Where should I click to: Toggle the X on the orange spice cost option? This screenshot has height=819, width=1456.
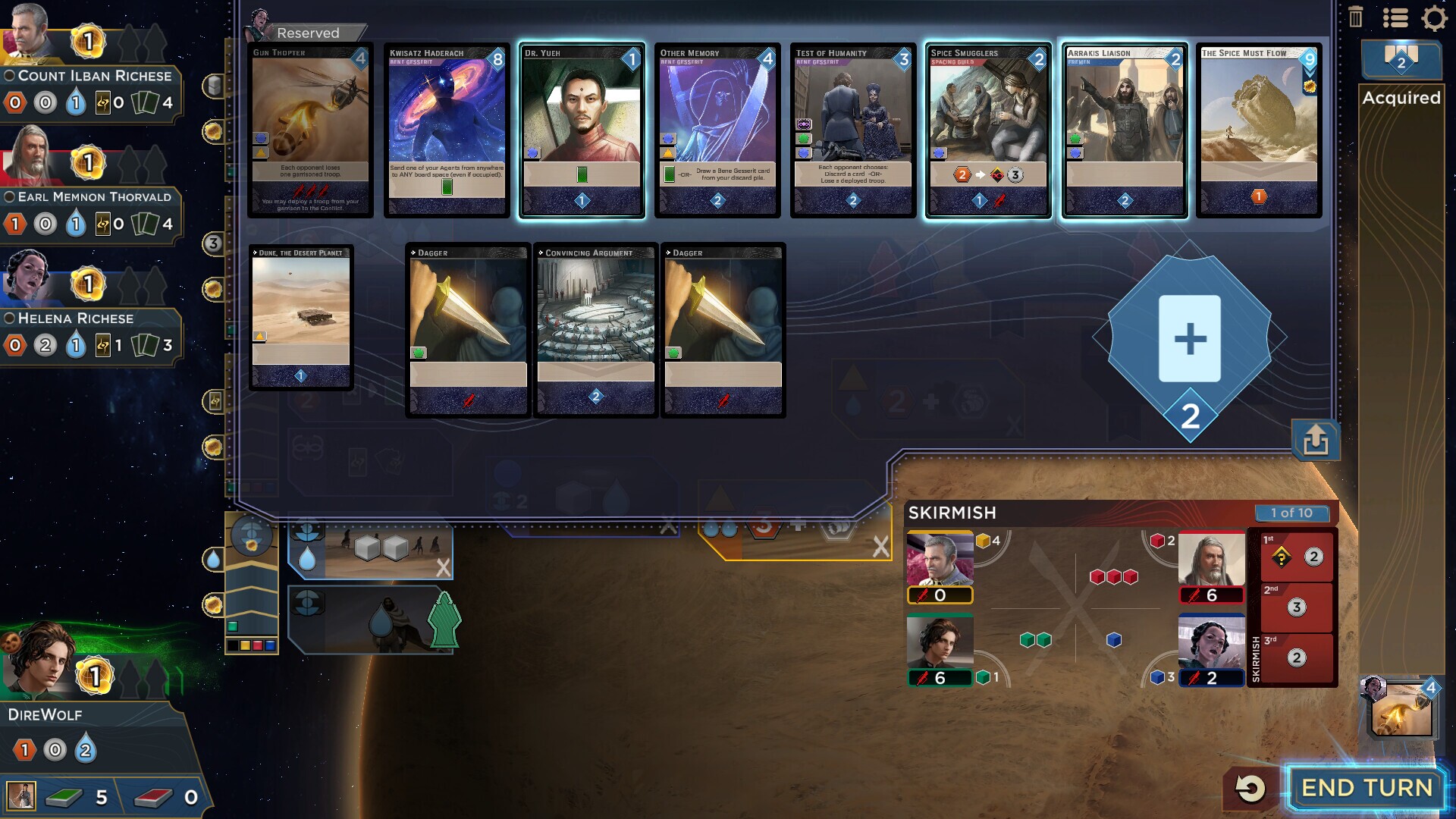pos(880,544)
